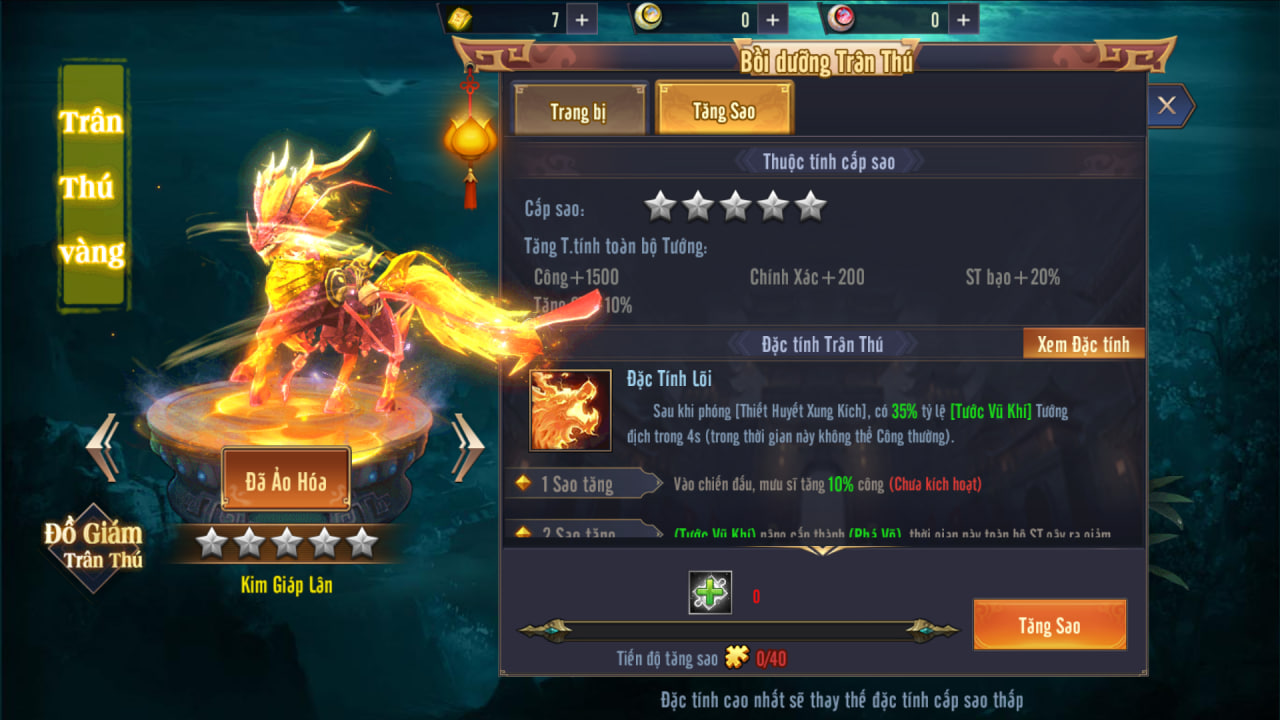Select the Đặc Tính Lõi skill icon
Screen dimensions: 1280x720
(x=570, y=410)
